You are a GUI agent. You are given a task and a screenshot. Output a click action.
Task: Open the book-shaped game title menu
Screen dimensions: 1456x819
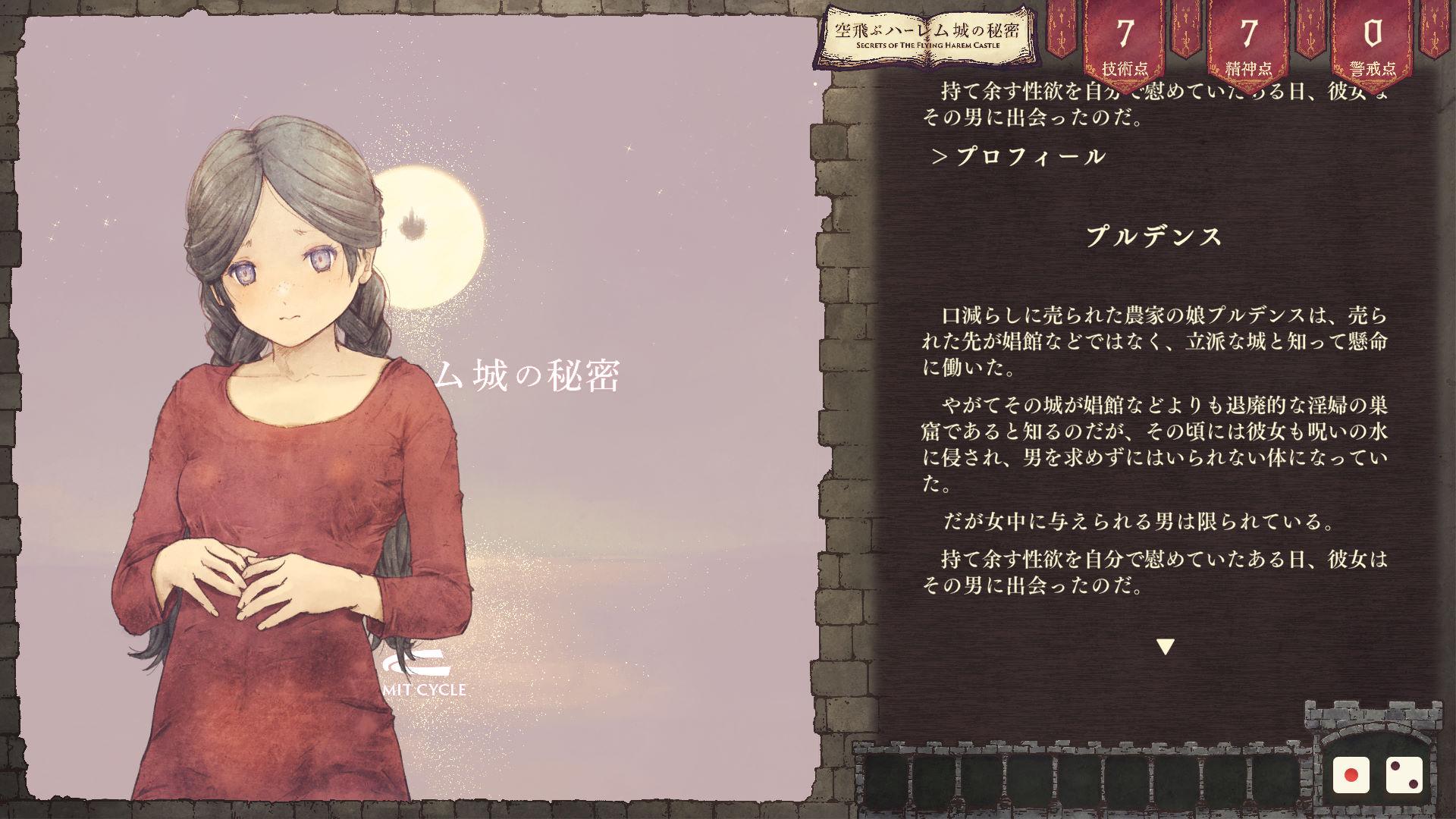coord(927,36)
